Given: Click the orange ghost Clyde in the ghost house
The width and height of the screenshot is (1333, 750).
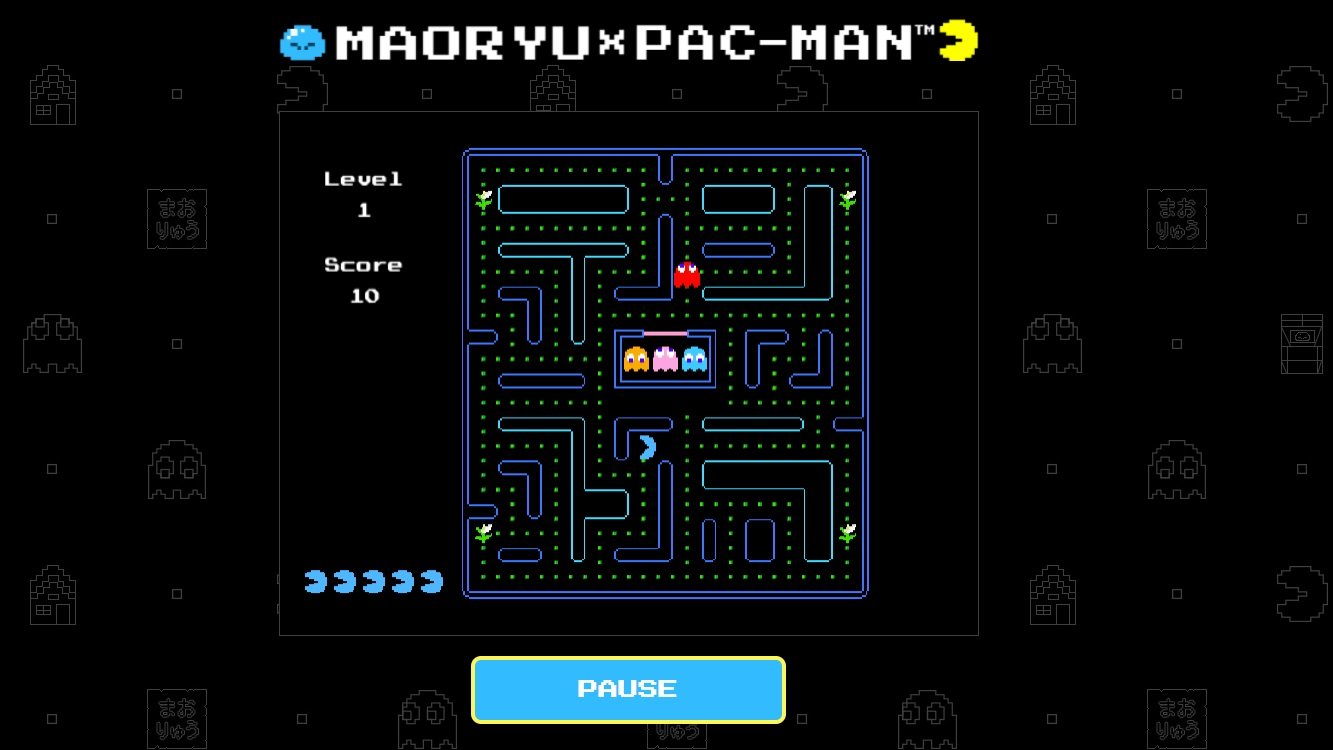Looking at the screenshot, I should [x=637, y=360].
